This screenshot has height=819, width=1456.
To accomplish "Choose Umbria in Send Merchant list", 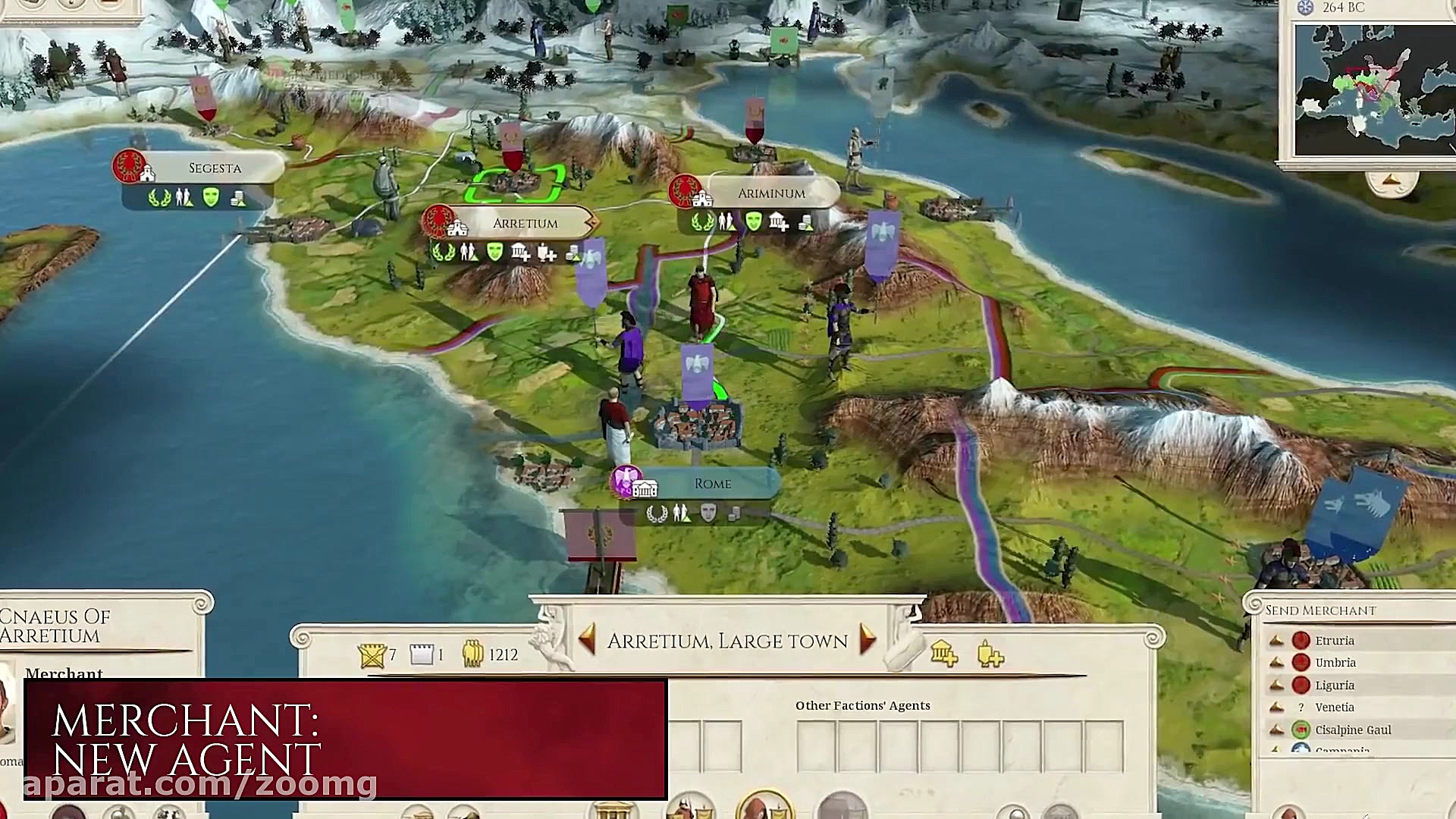I will click(x=1335, y=663).
